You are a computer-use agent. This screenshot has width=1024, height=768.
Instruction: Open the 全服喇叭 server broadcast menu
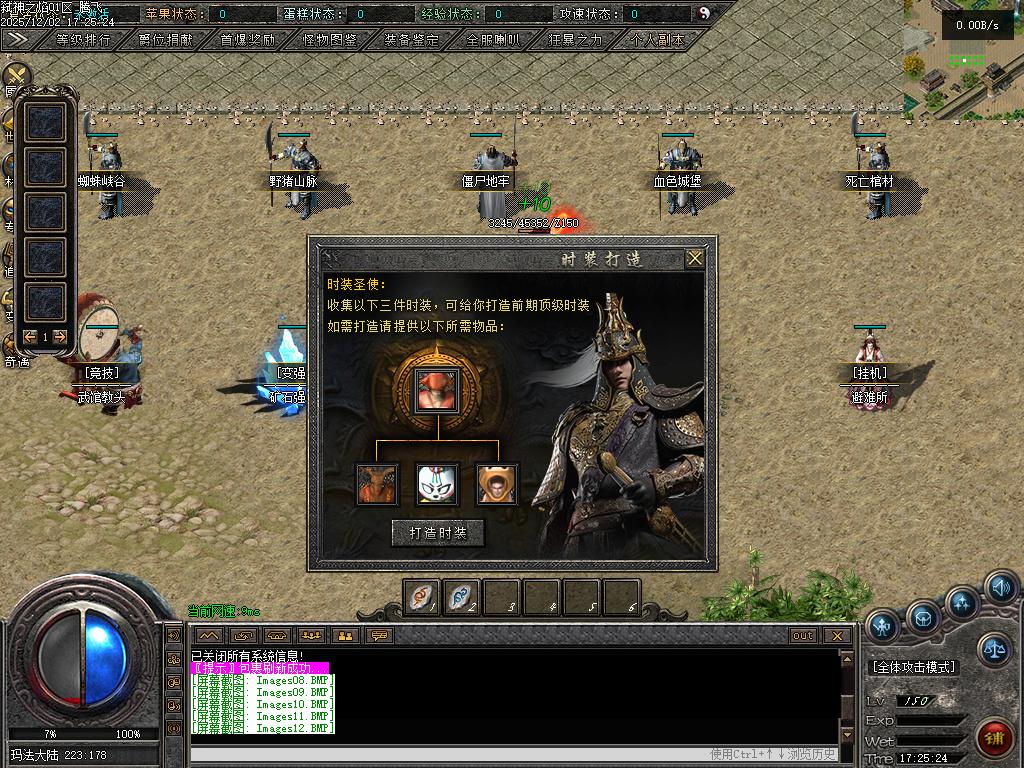[x=493, y=41]
